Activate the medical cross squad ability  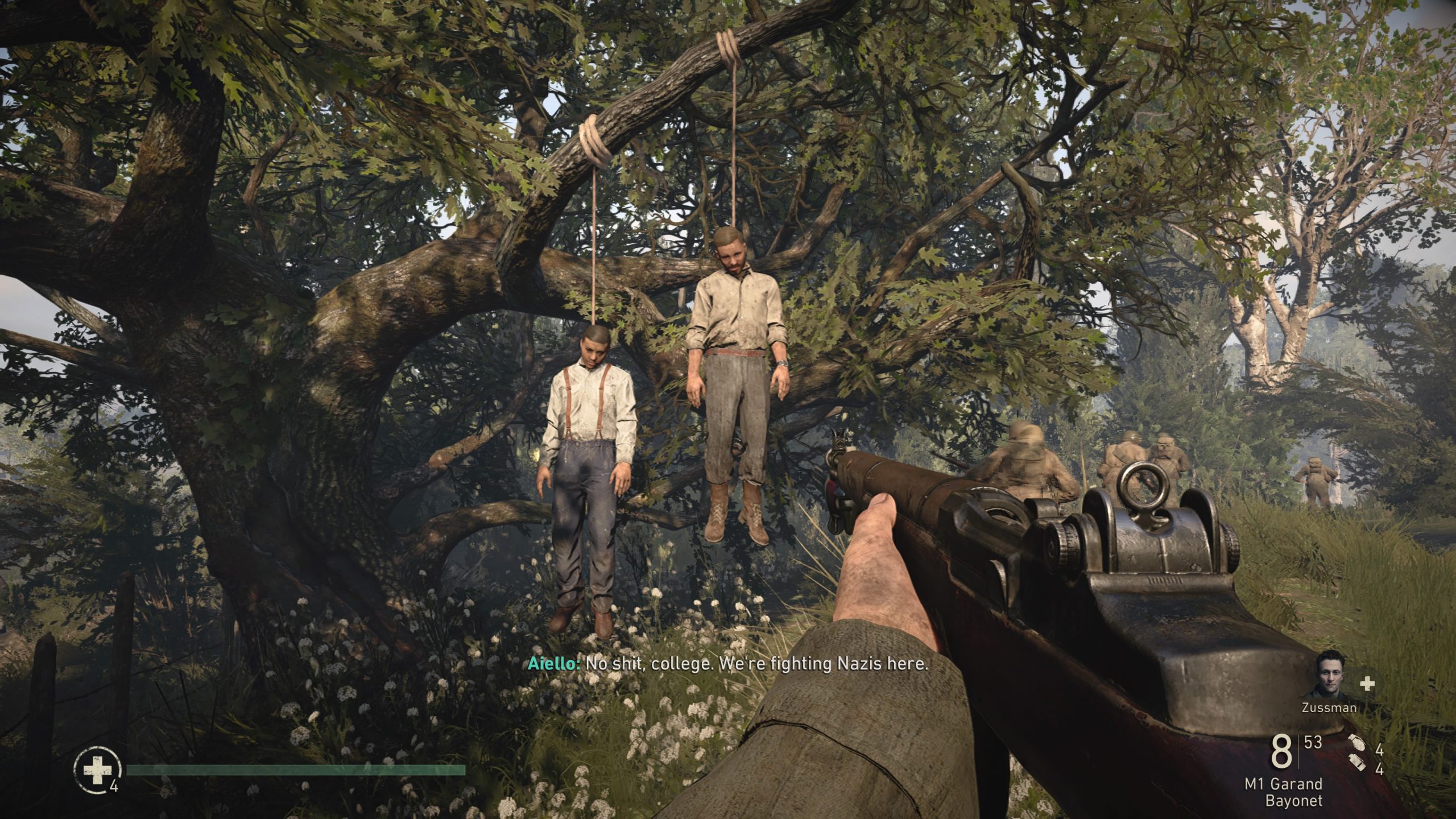pyautogui.click(x=1367, y=684)
